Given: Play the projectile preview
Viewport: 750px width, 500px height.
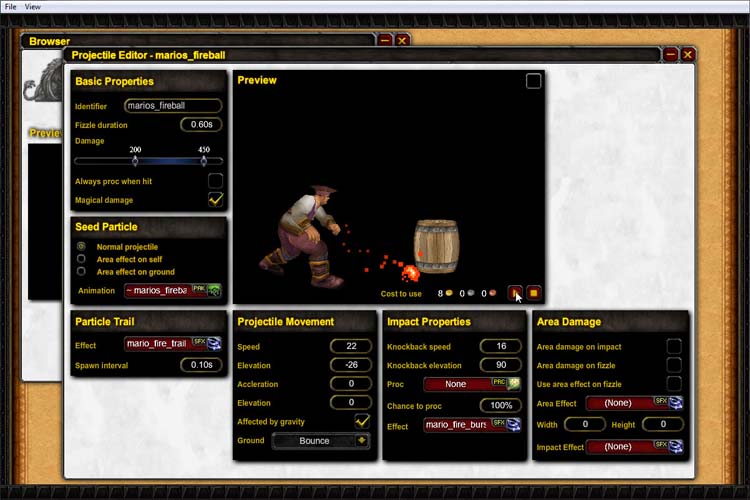Looking at the screenshot, I should tap(515, 293).
